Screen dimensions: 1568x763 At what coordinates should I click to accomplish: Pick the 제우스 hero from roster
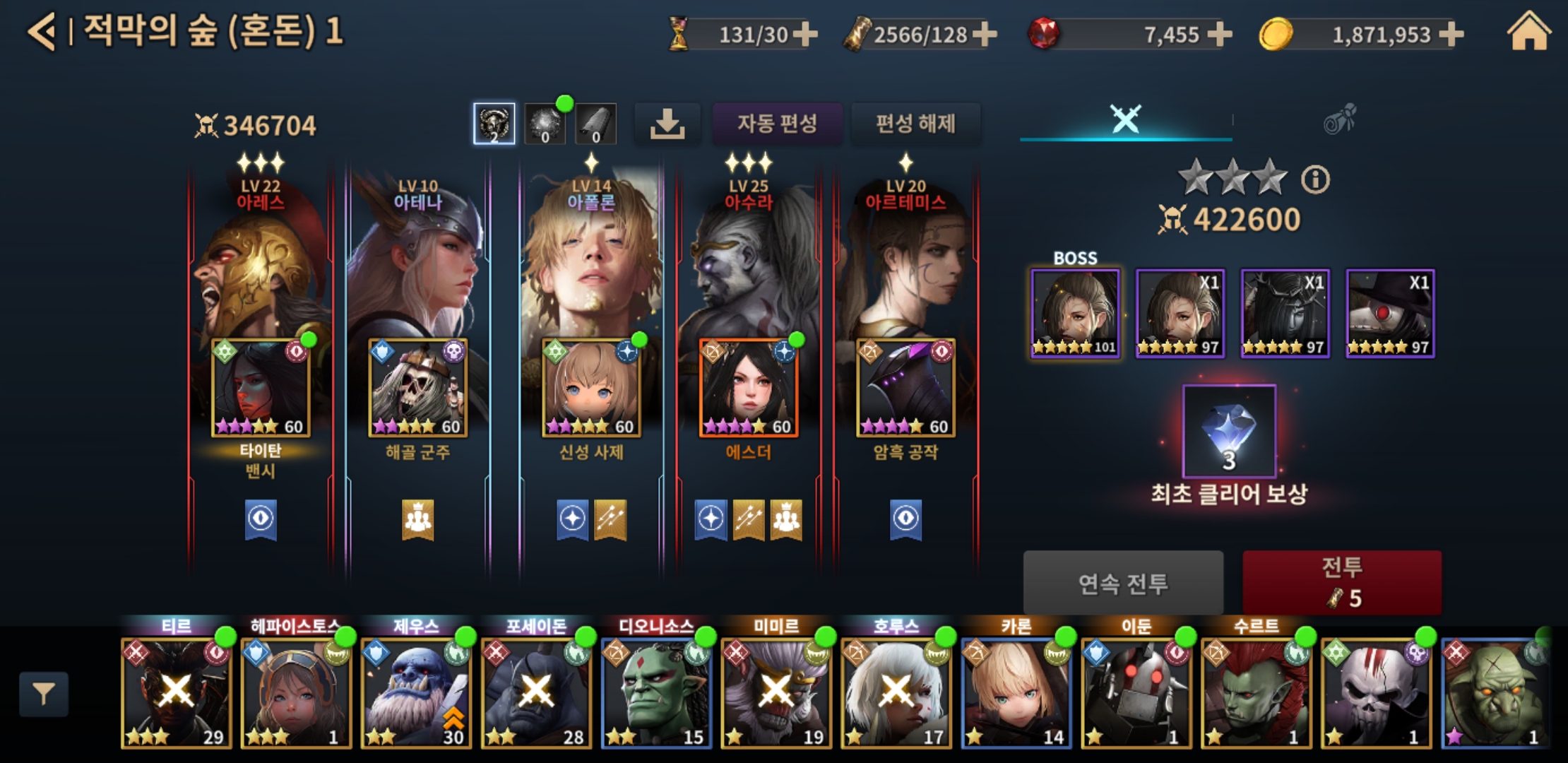pyautogui.click(x=416, y=692)
